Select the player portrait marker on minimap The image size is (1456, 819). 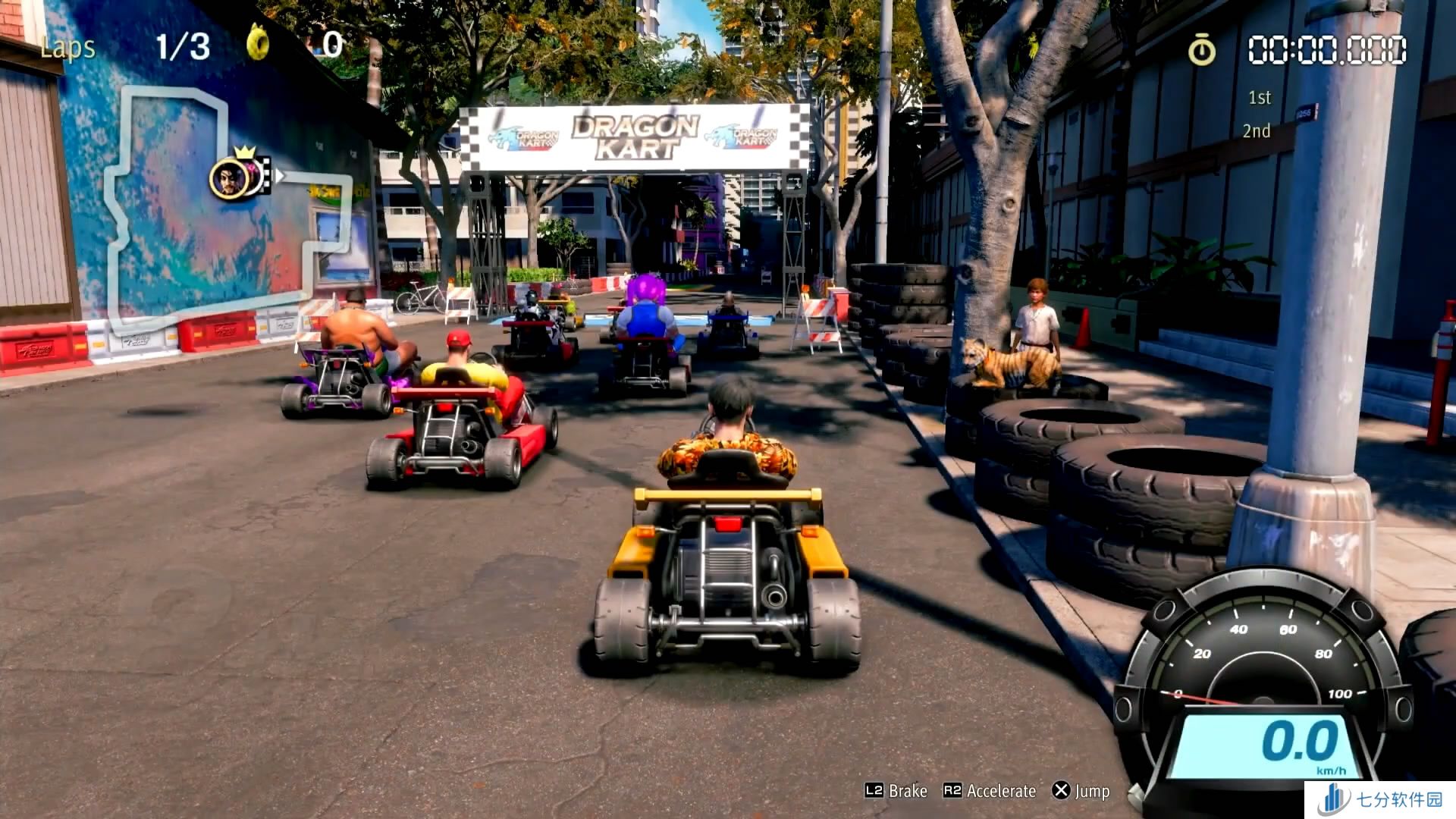[x=228, y=179]
